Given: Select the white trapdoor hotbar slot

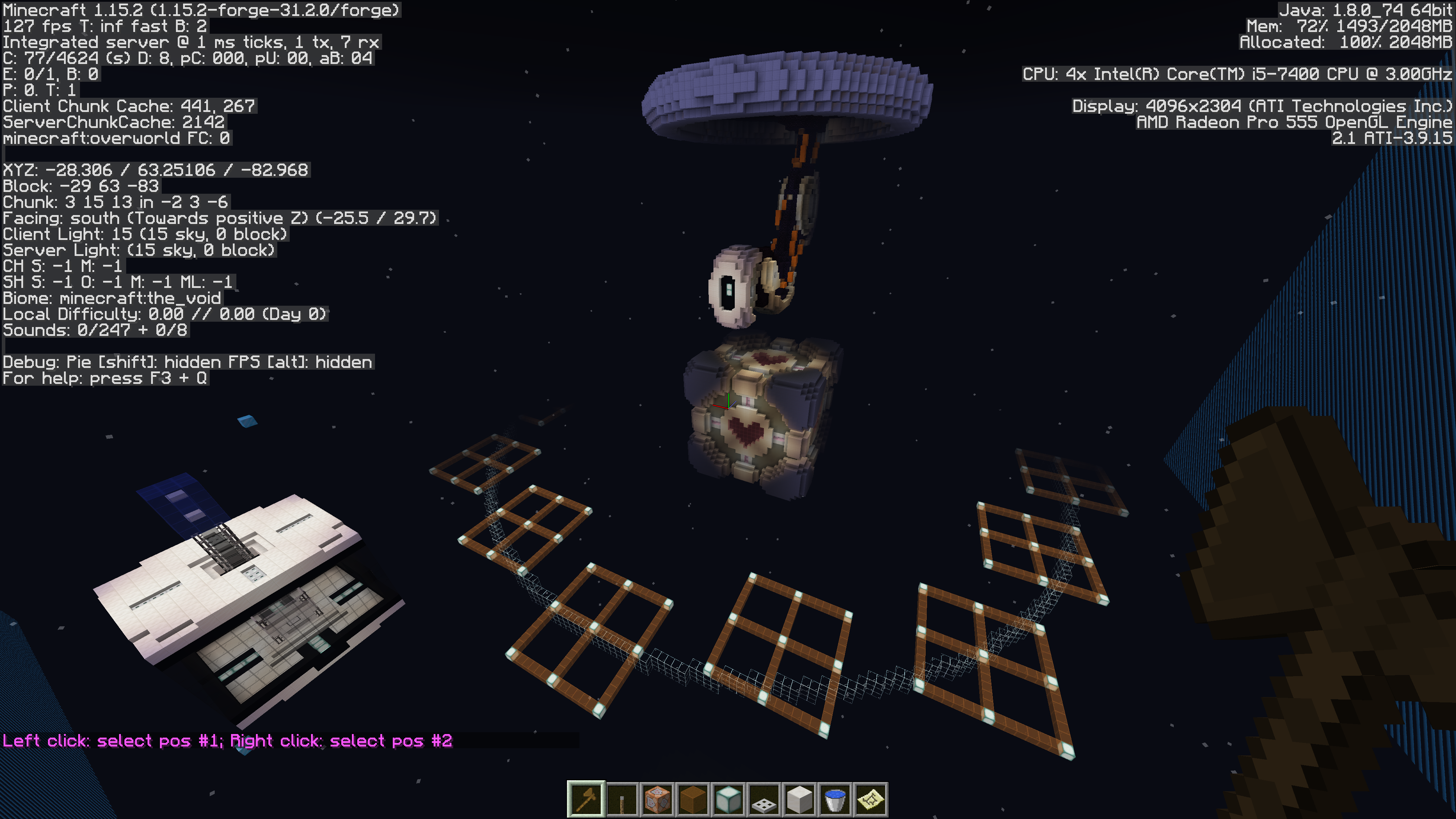Looking at the screenshot, I should point(764,800).
